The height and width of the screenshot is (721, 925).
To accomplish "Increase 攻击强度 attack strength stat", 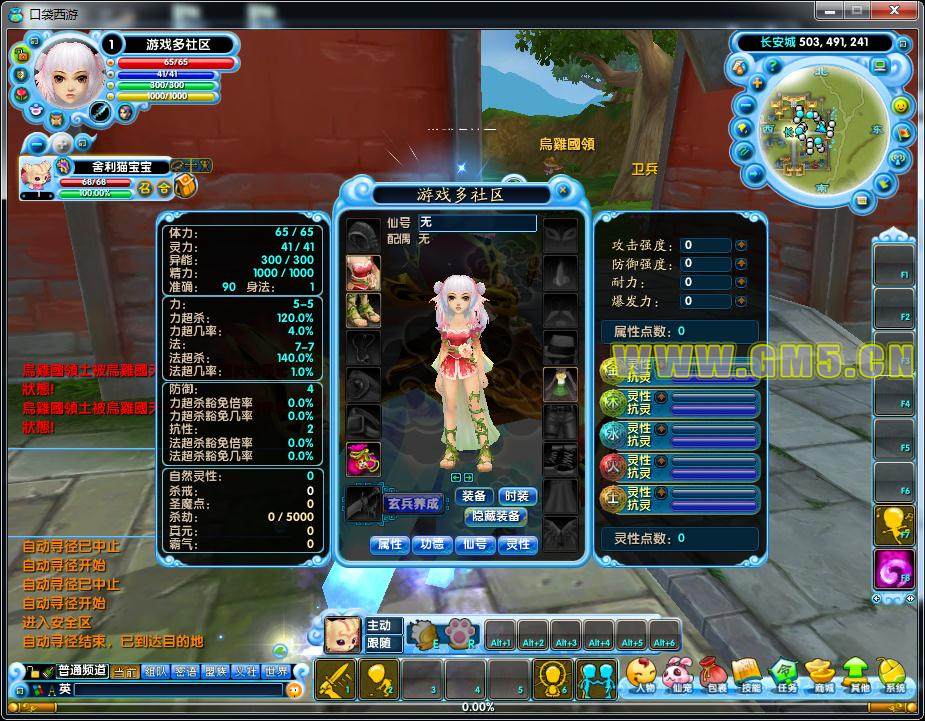I will pyautogui.click(x=741, y=245).
